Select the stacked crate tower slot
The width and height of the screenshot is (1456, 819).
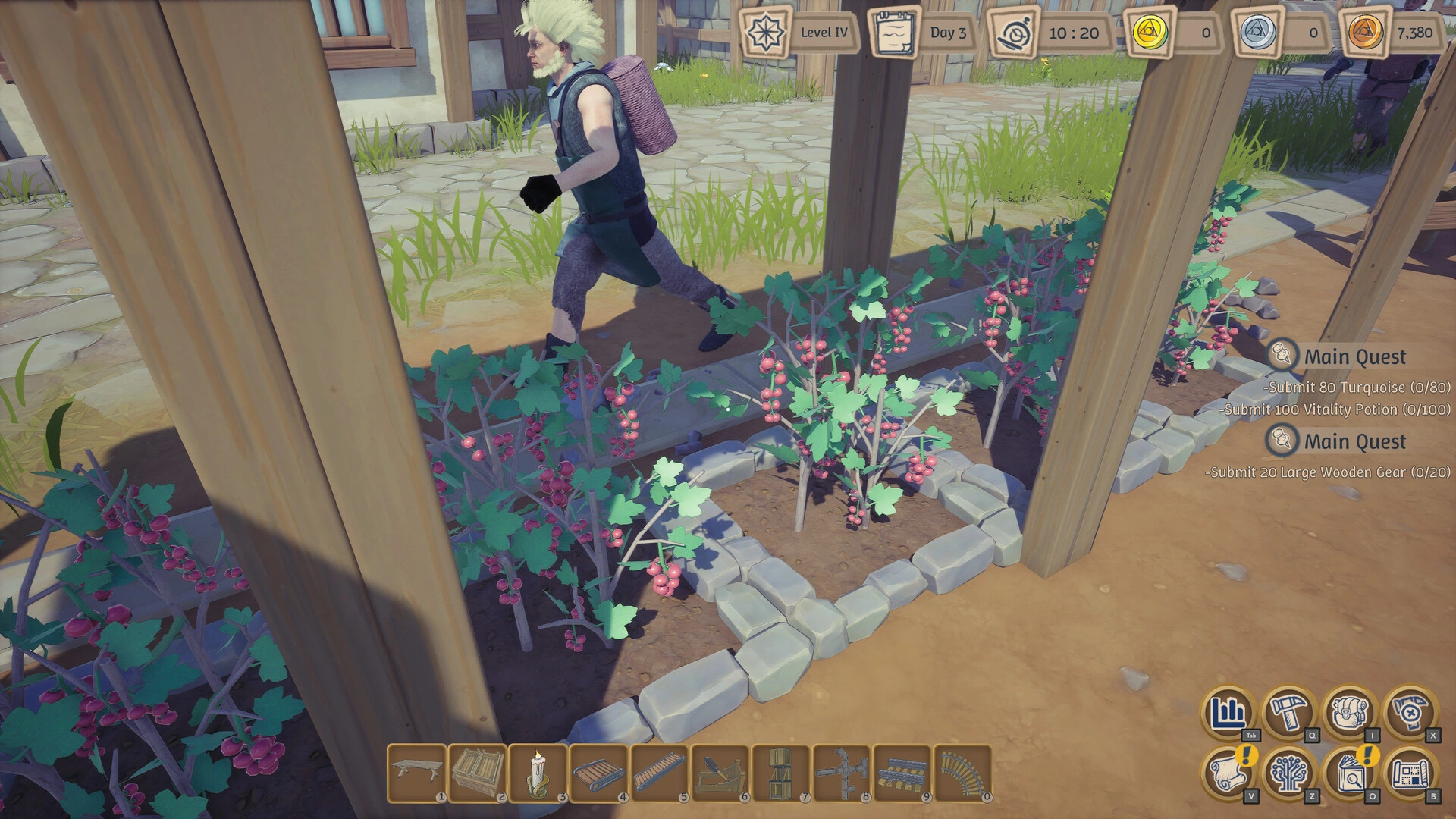point(780,772)
